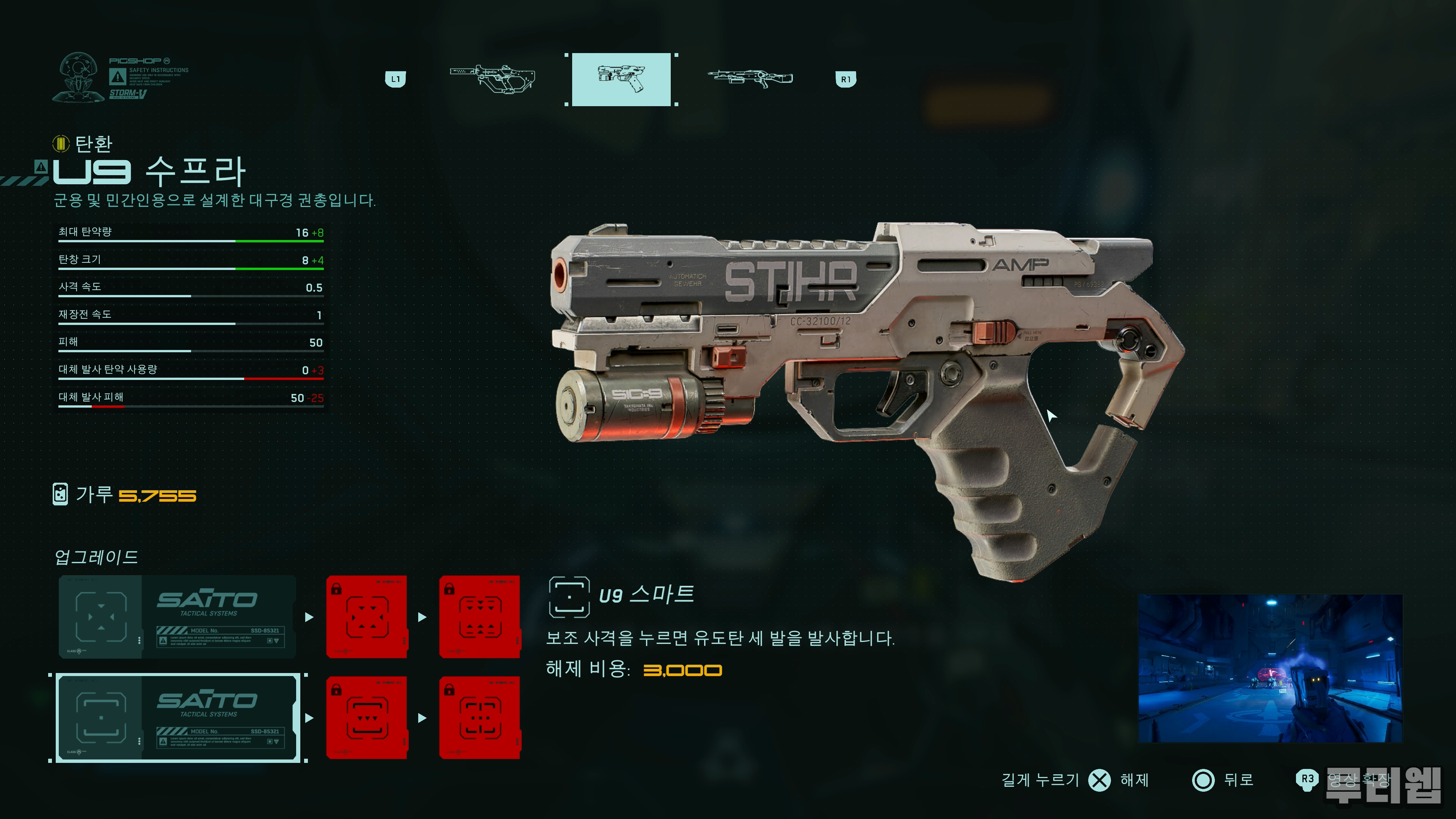Switch to the long rifle weapon tab

click(x=750, y=79)
